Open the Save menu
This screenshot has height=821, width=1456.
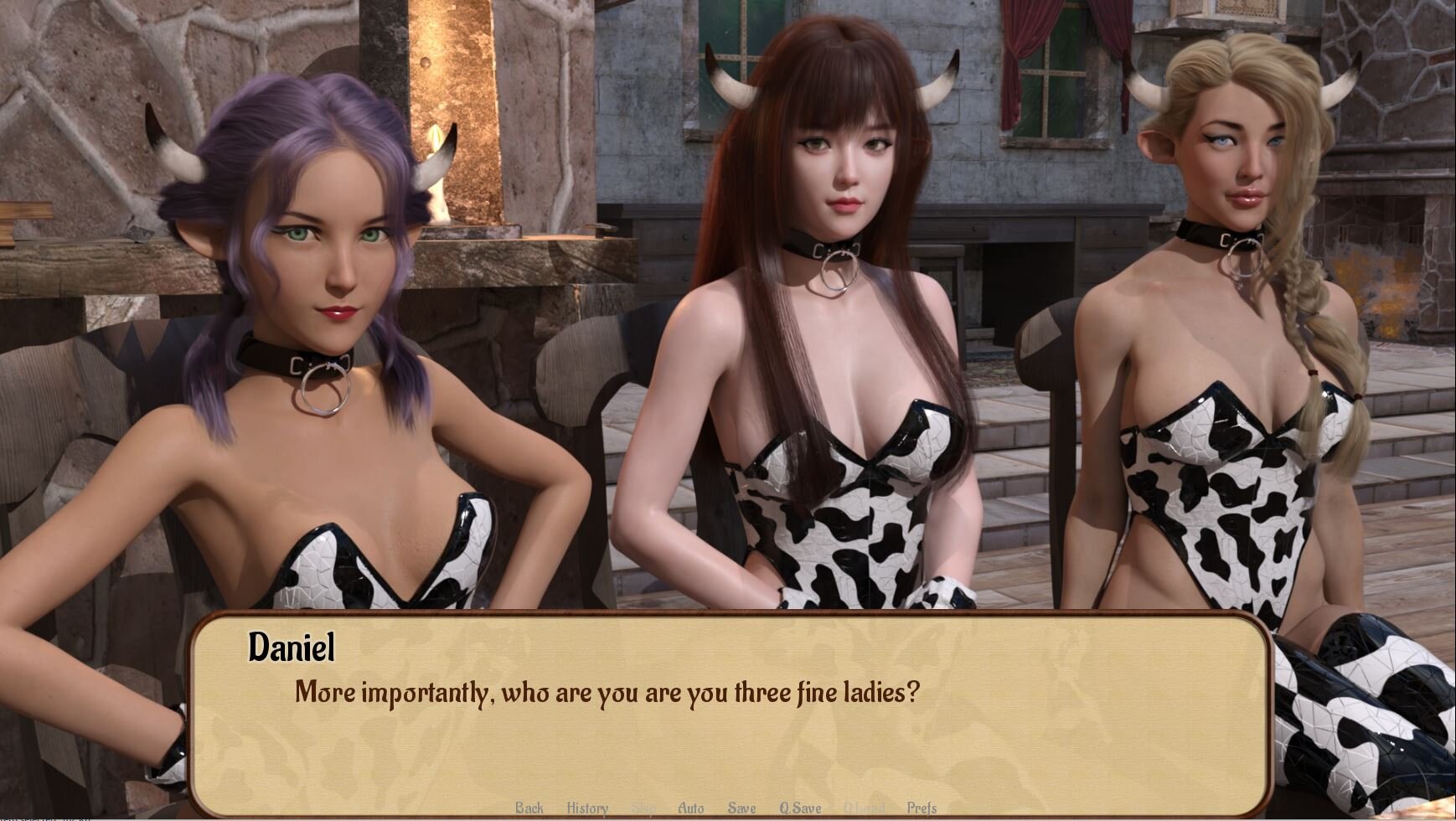[x=741, y=808]
